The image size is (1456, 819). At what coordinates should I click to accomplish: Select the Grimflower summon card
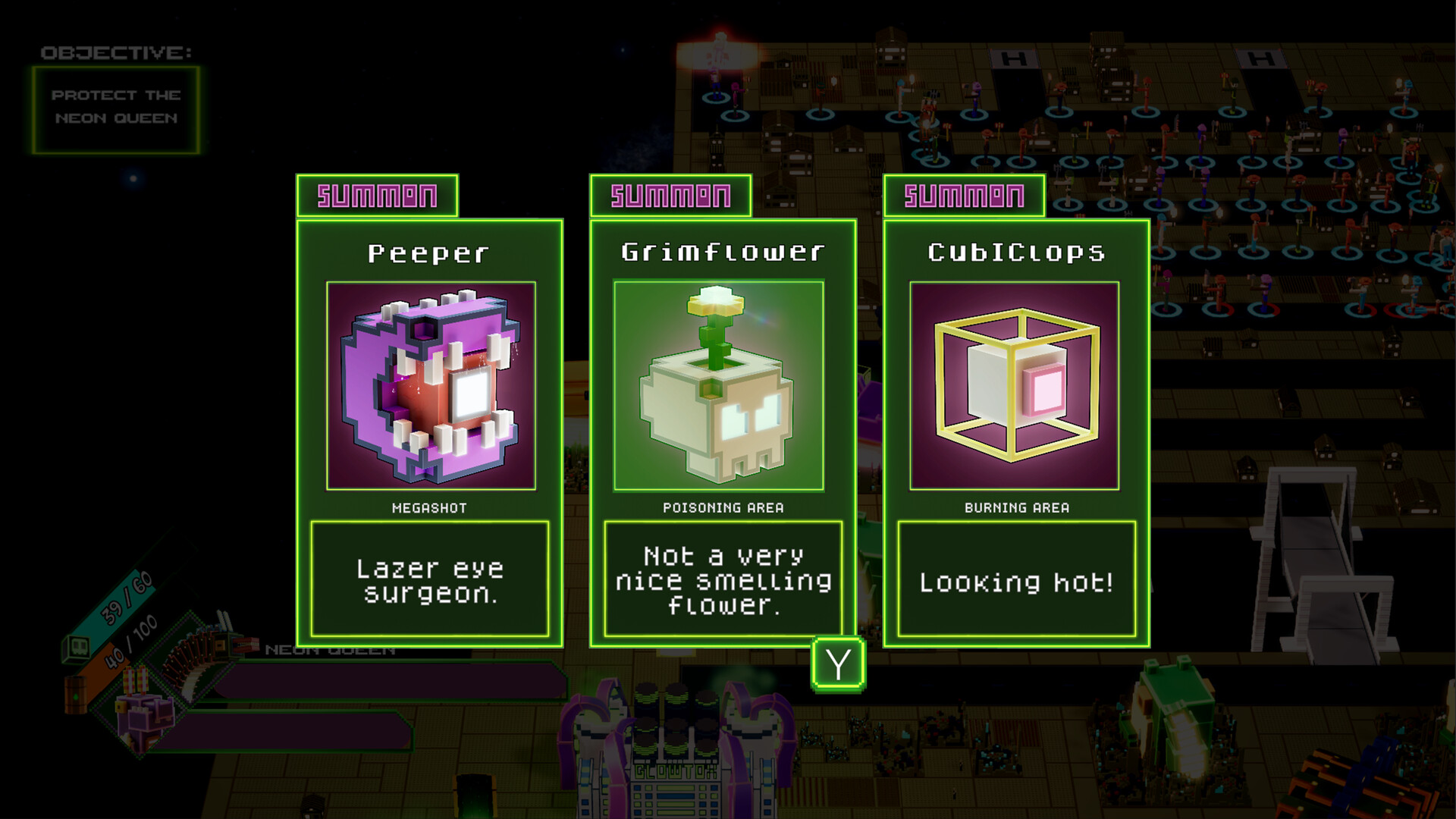click(x=719, y=425)
